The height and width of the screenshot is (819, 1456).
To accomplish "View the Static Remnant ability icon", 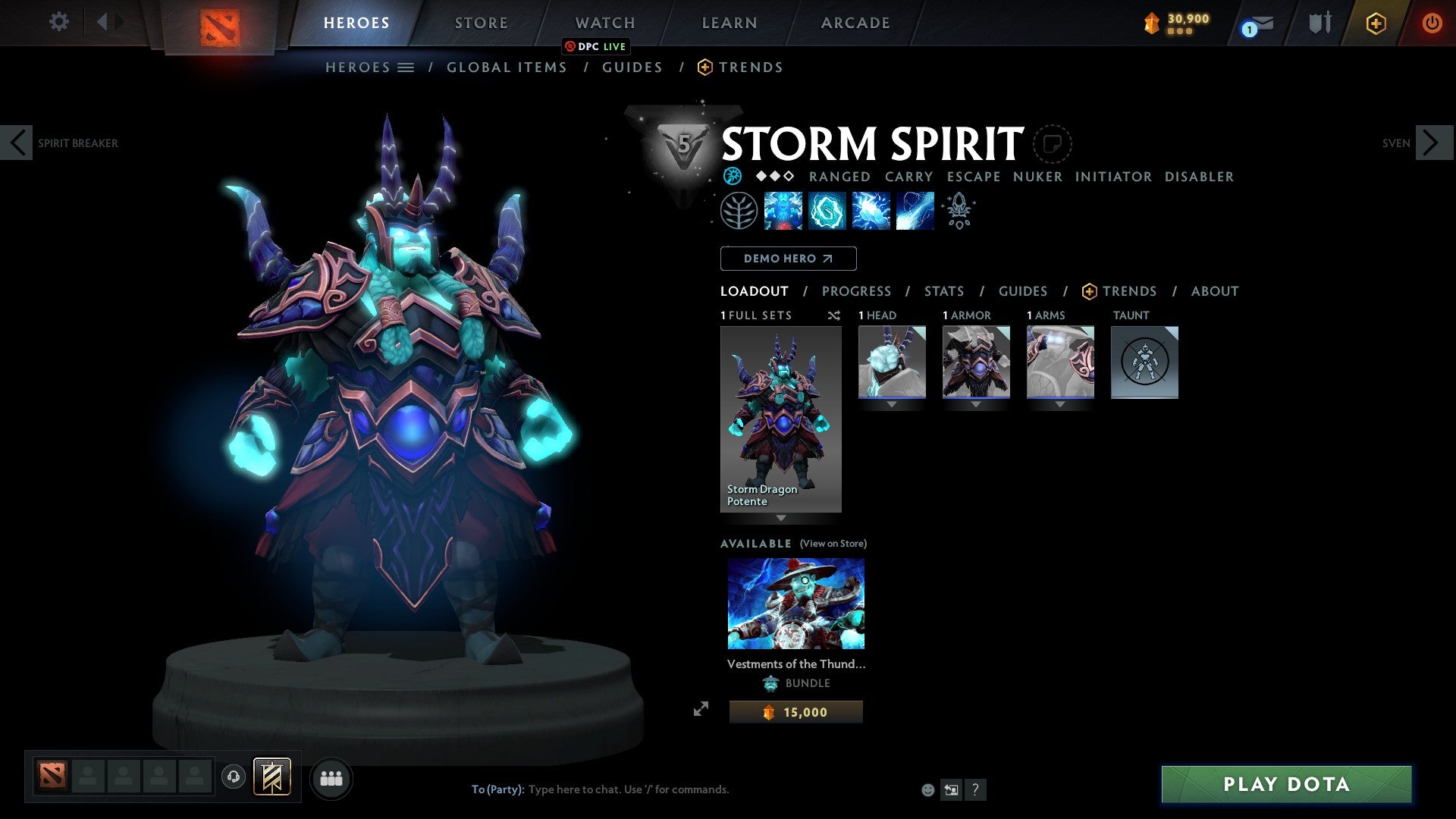I will click(783, 211).
